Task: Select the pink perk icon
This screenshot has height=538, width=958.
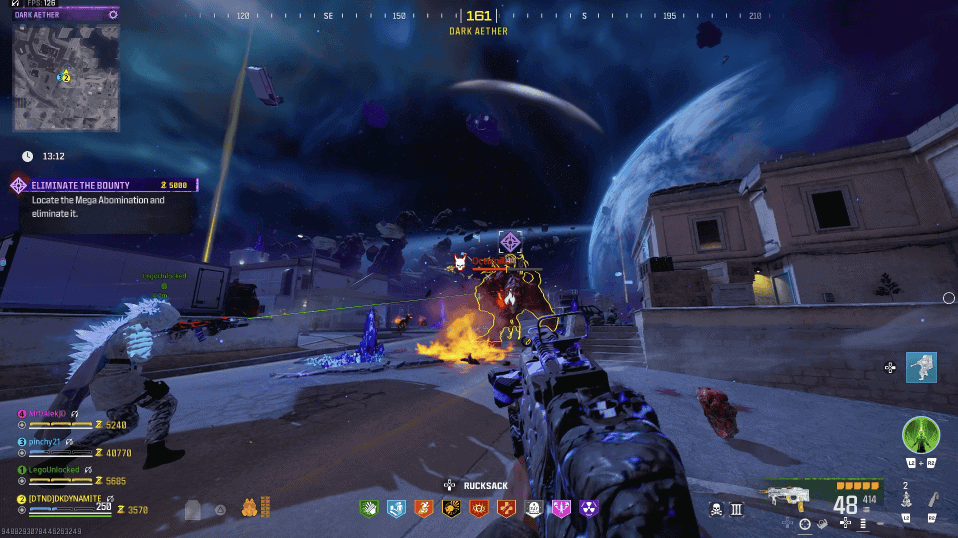Action: coord(561,509)
